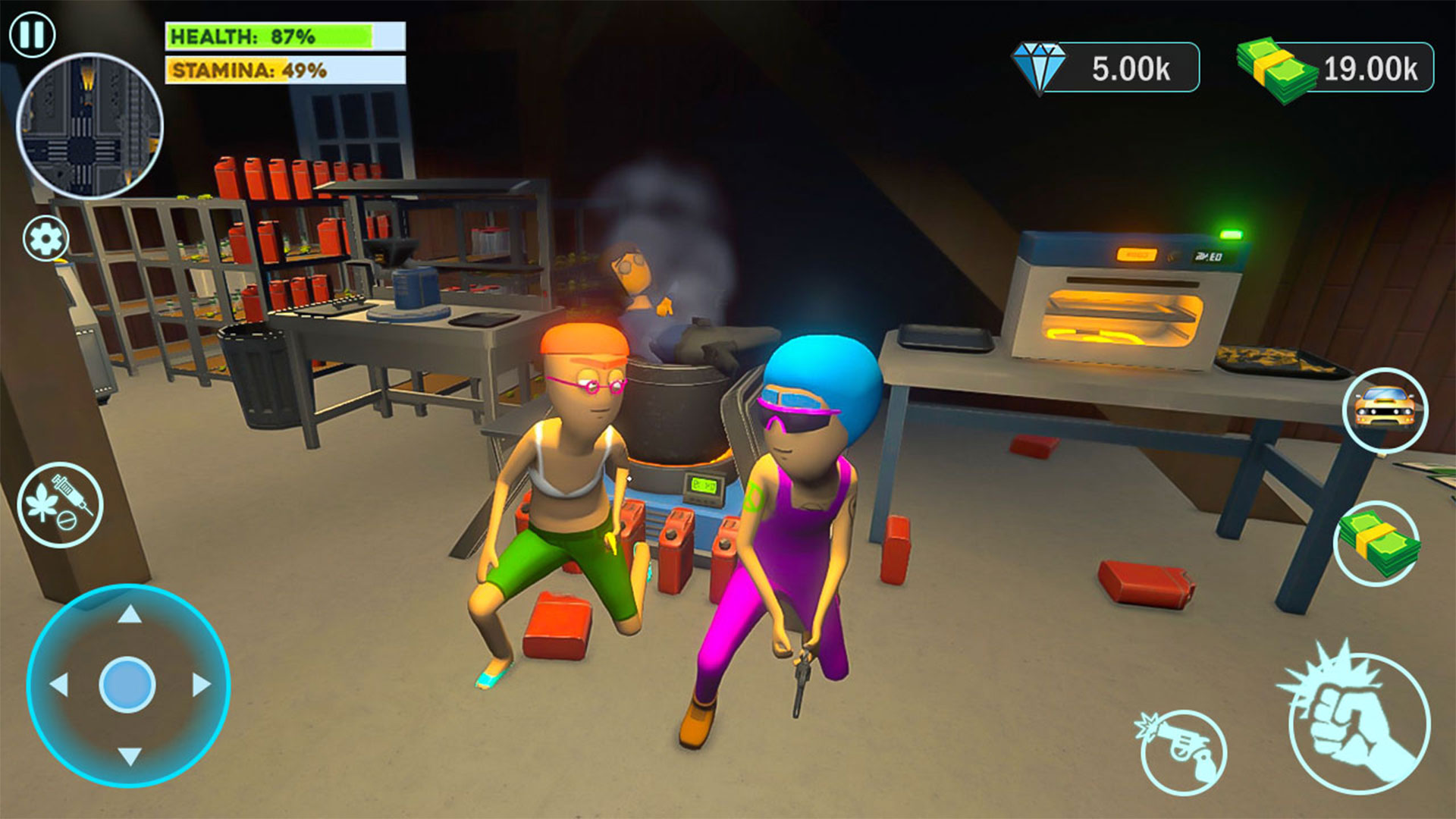Open the circular city minimap

[89, 126]
